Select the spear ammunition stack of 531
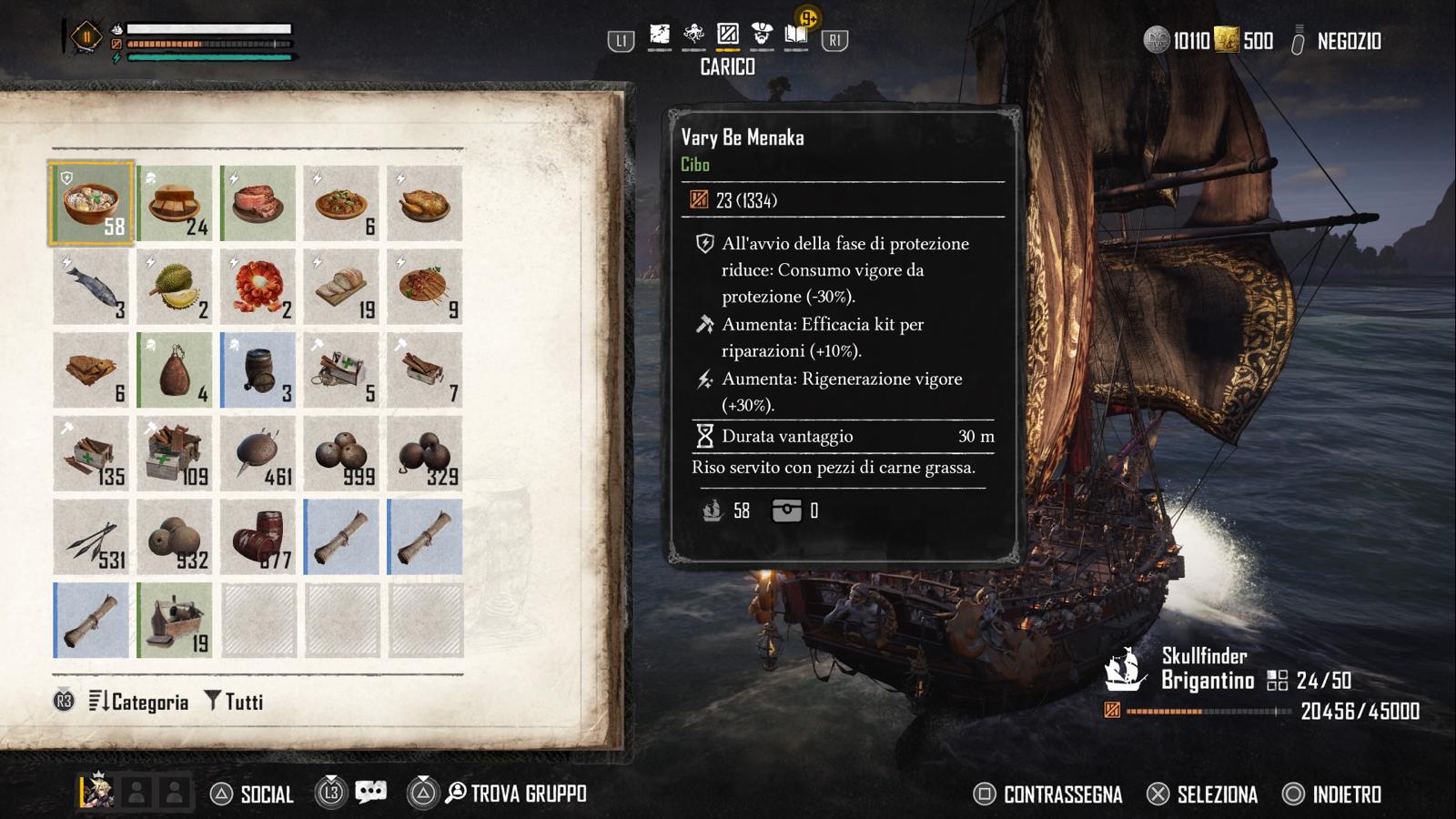The image size is (1456, 819). [x=91, y=538]
